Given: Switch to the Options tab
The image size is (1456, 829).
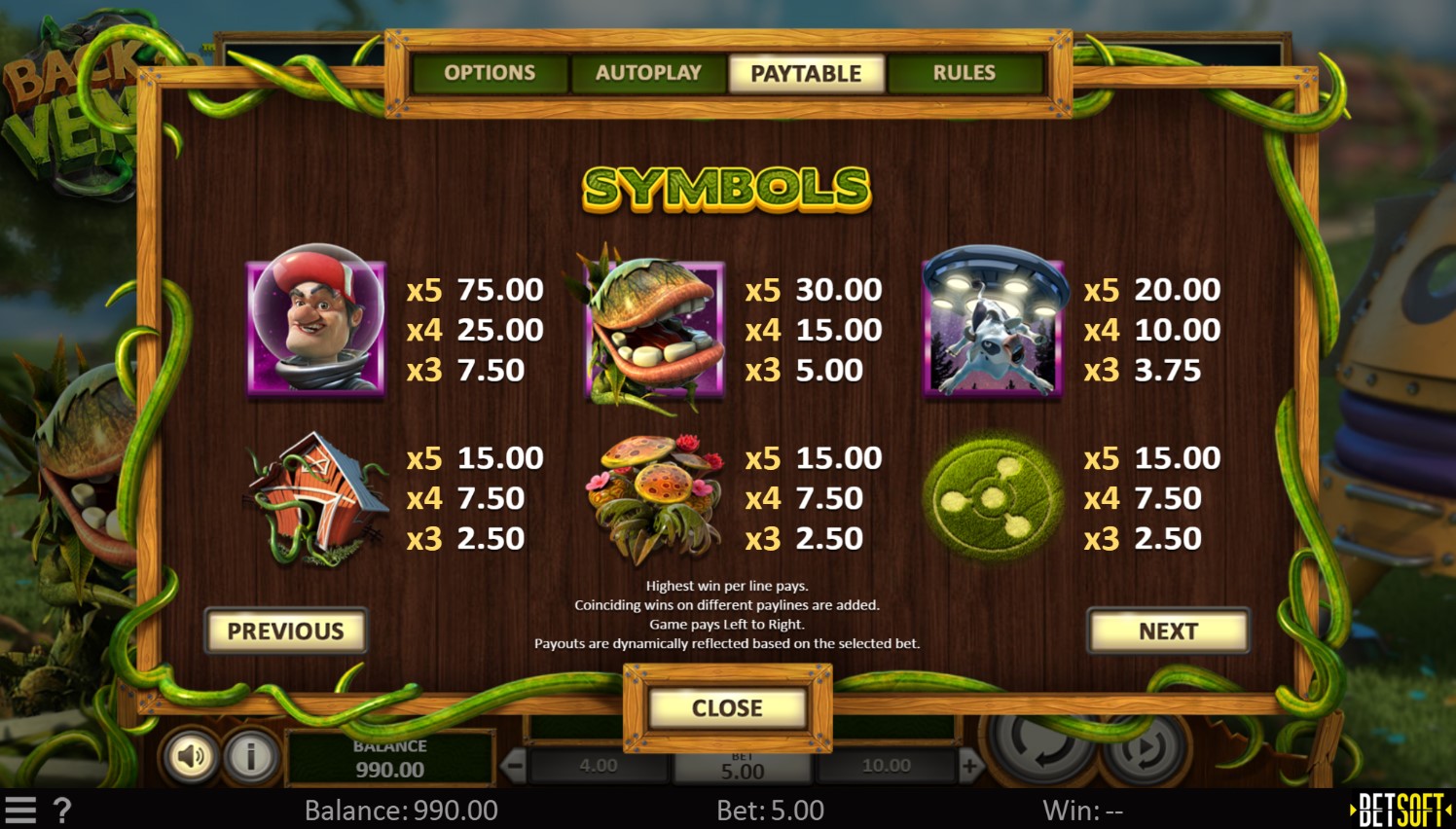Looking at the screenshot, I should (490, 73).
